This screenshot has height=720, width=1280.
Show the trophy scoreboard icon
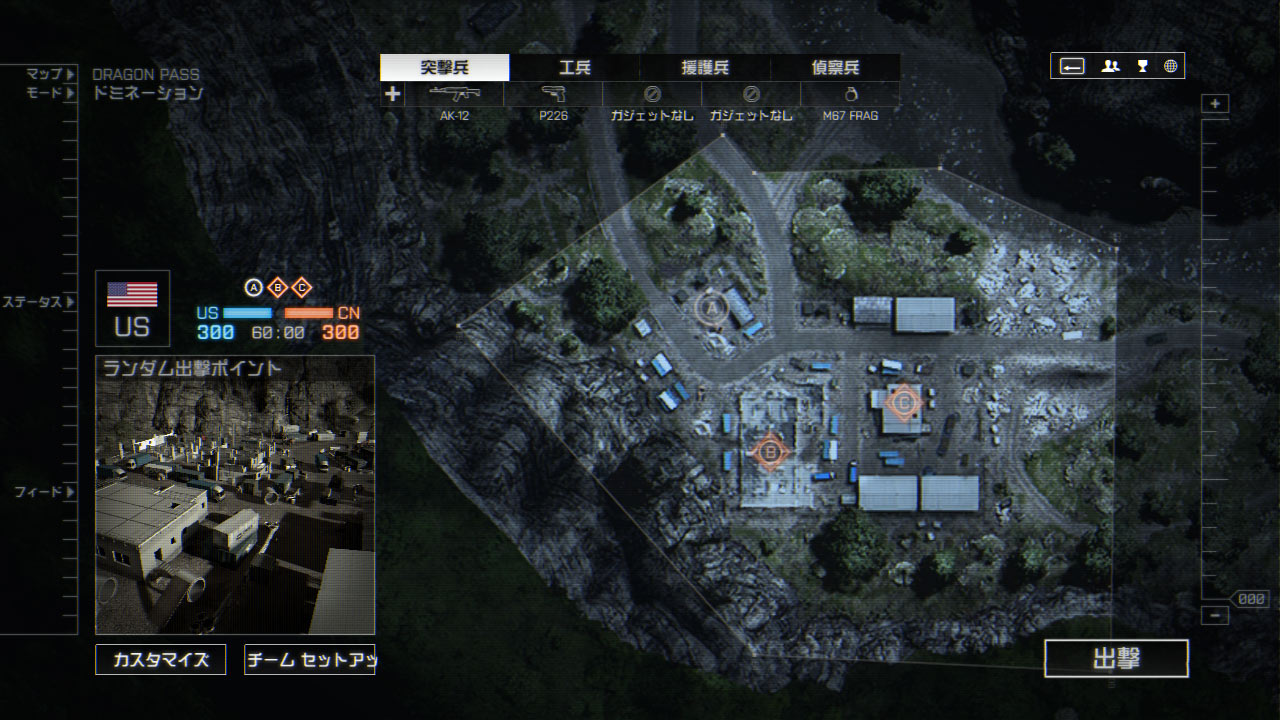(x=1142, y=66)
